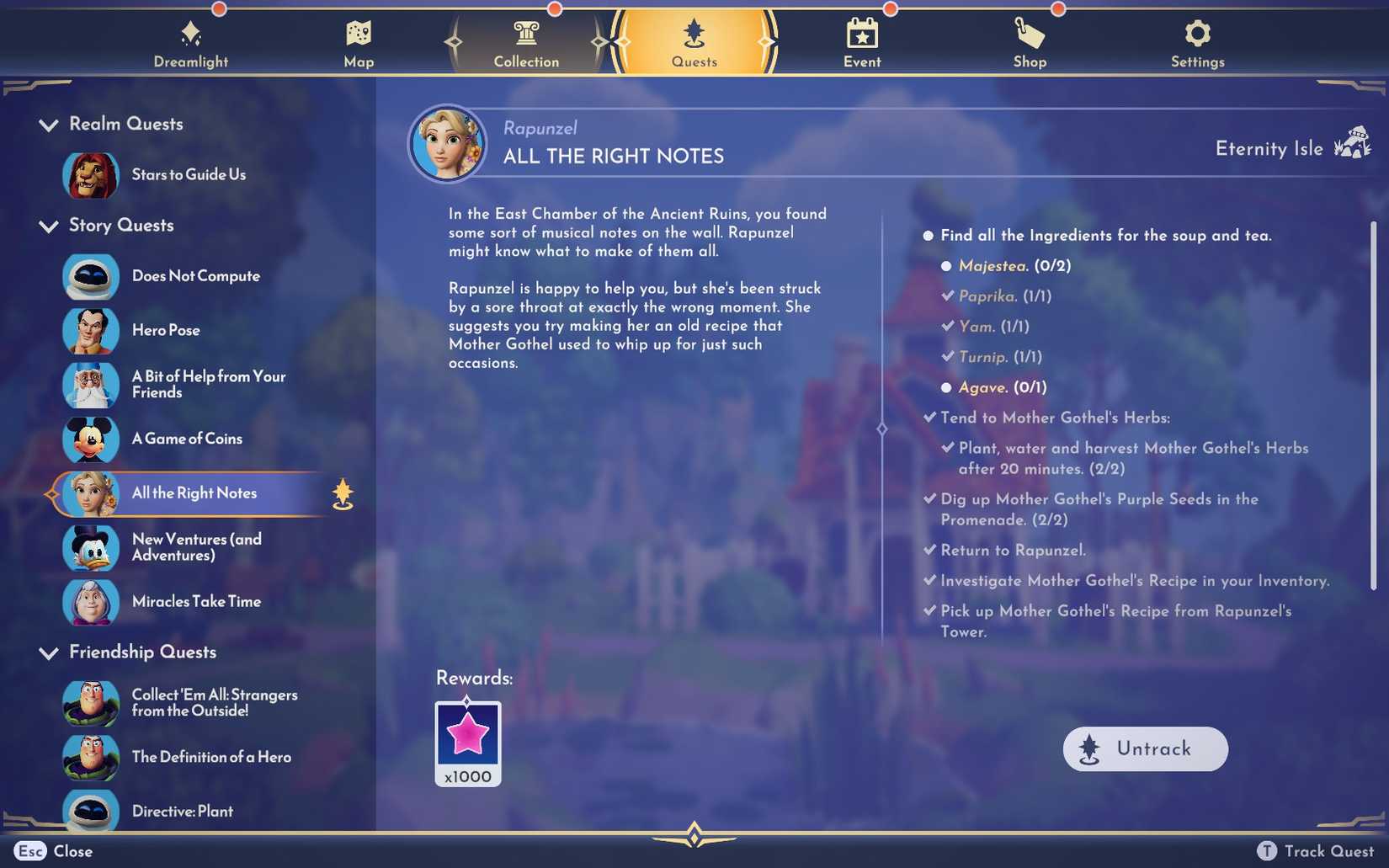
Task: Open the Event calendar icon
Action: coord(861,35)
